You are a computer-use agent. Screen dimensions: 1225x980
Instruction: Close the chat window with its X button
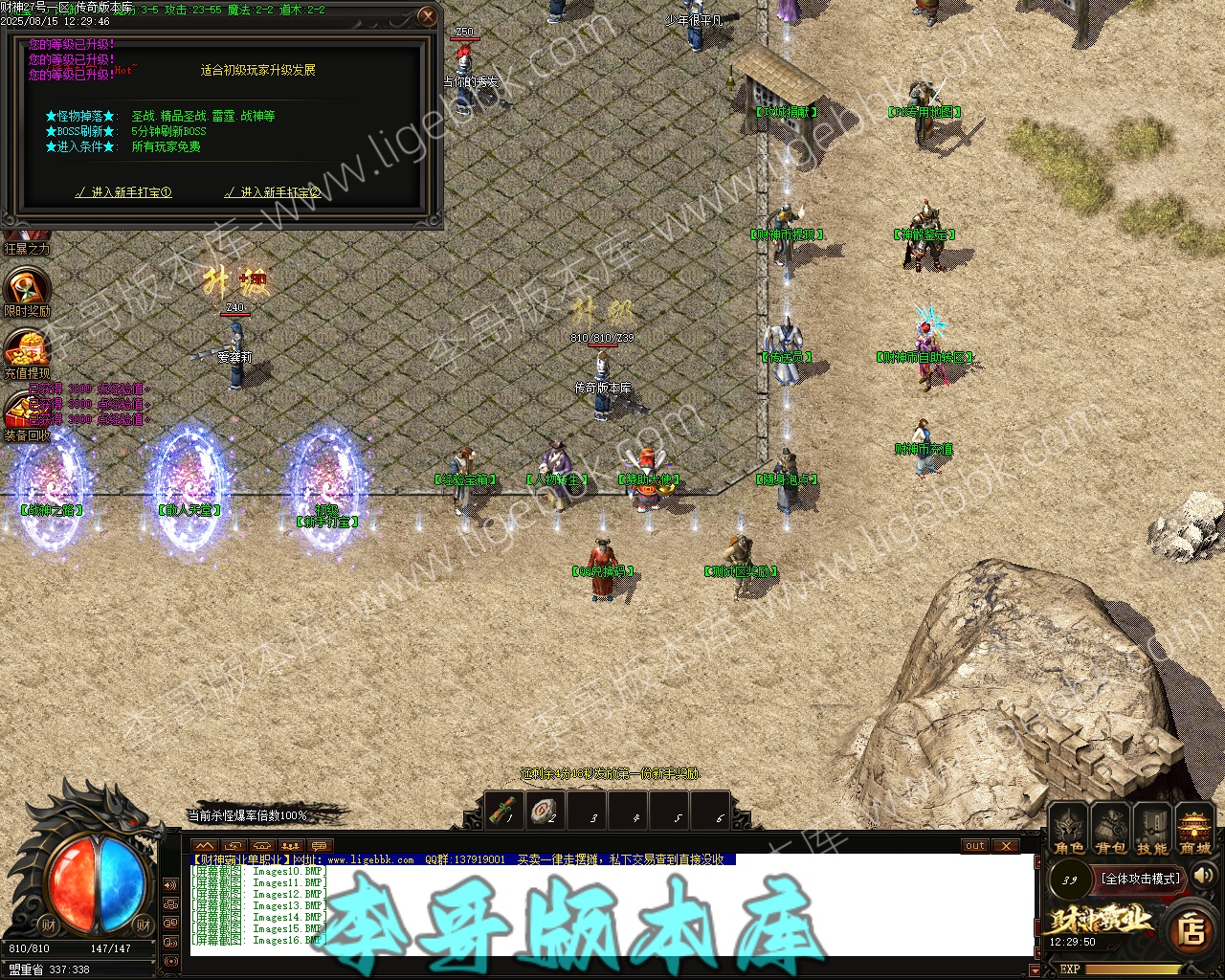coord(1005,845)
